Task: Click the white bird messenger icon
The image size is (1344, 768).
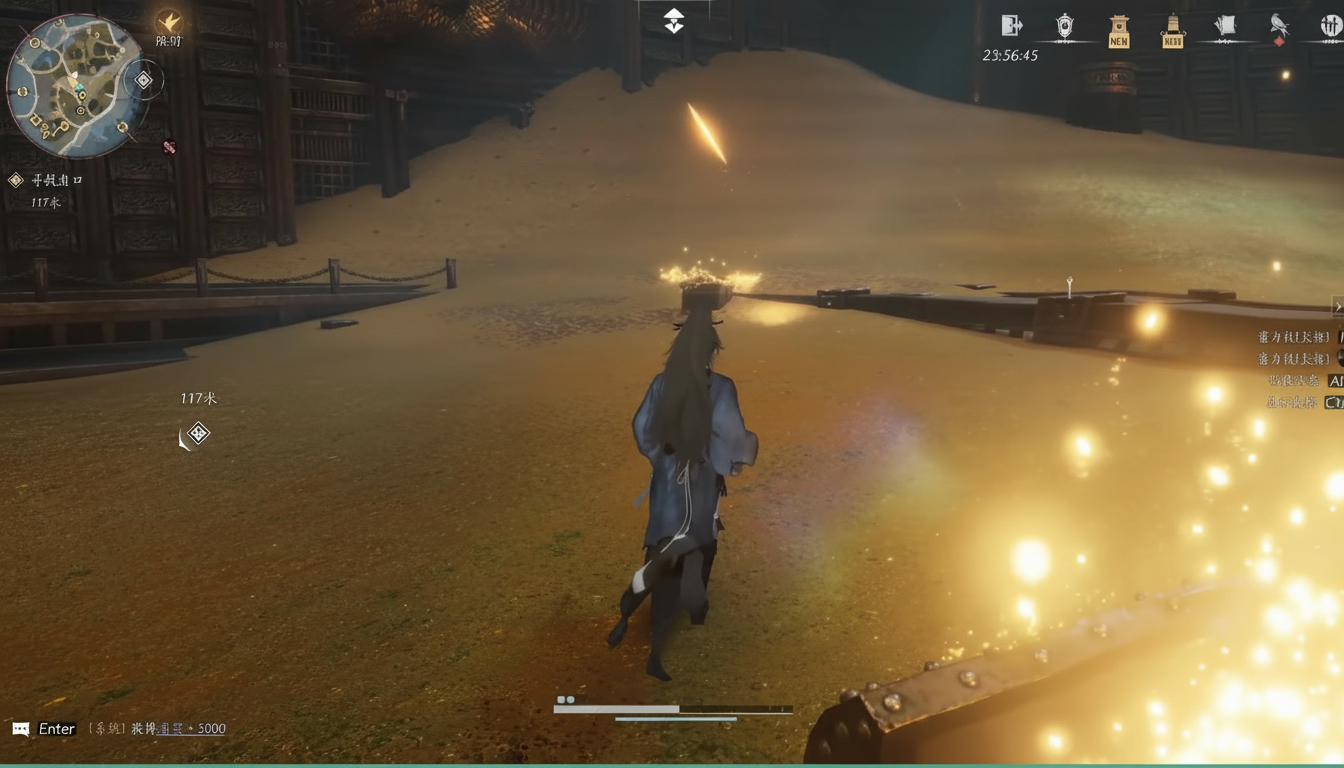Action: [1279, 26]
